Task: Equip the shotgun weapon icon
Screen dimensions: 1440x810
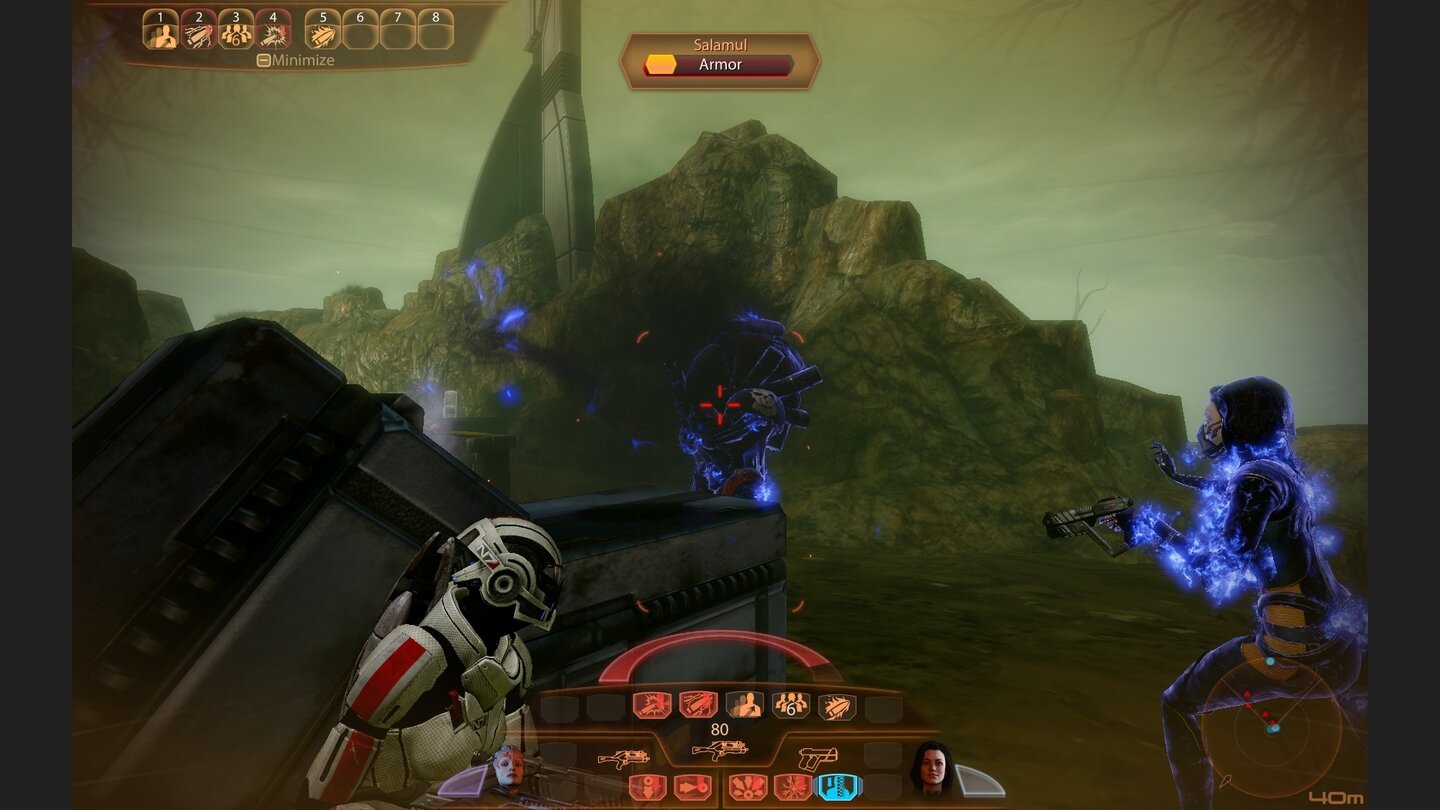Action: point(623,757)
